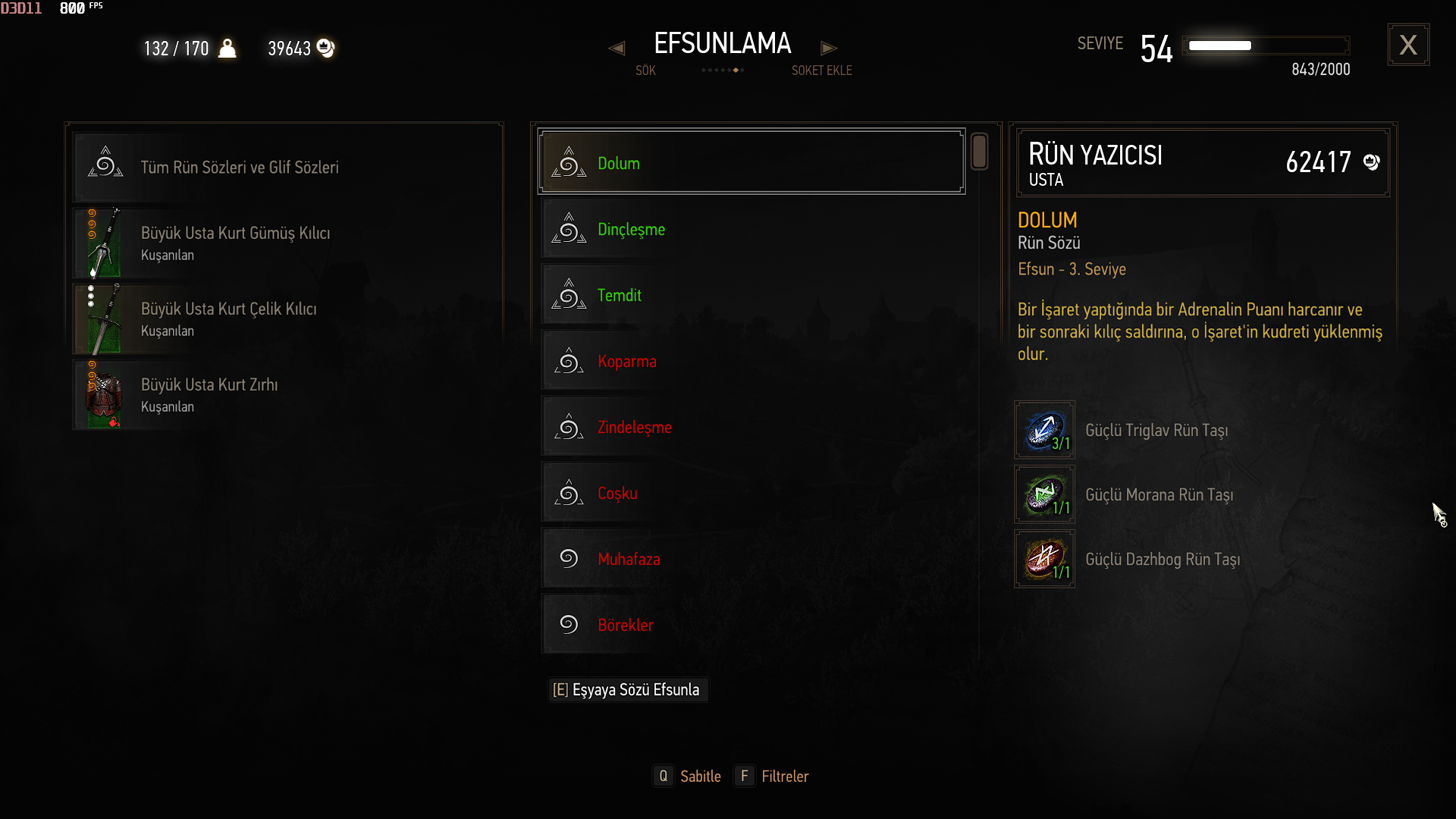
Task: Click the Güçlü Triglav Rün Taşı icon
Action: (x=1044, y=430)
